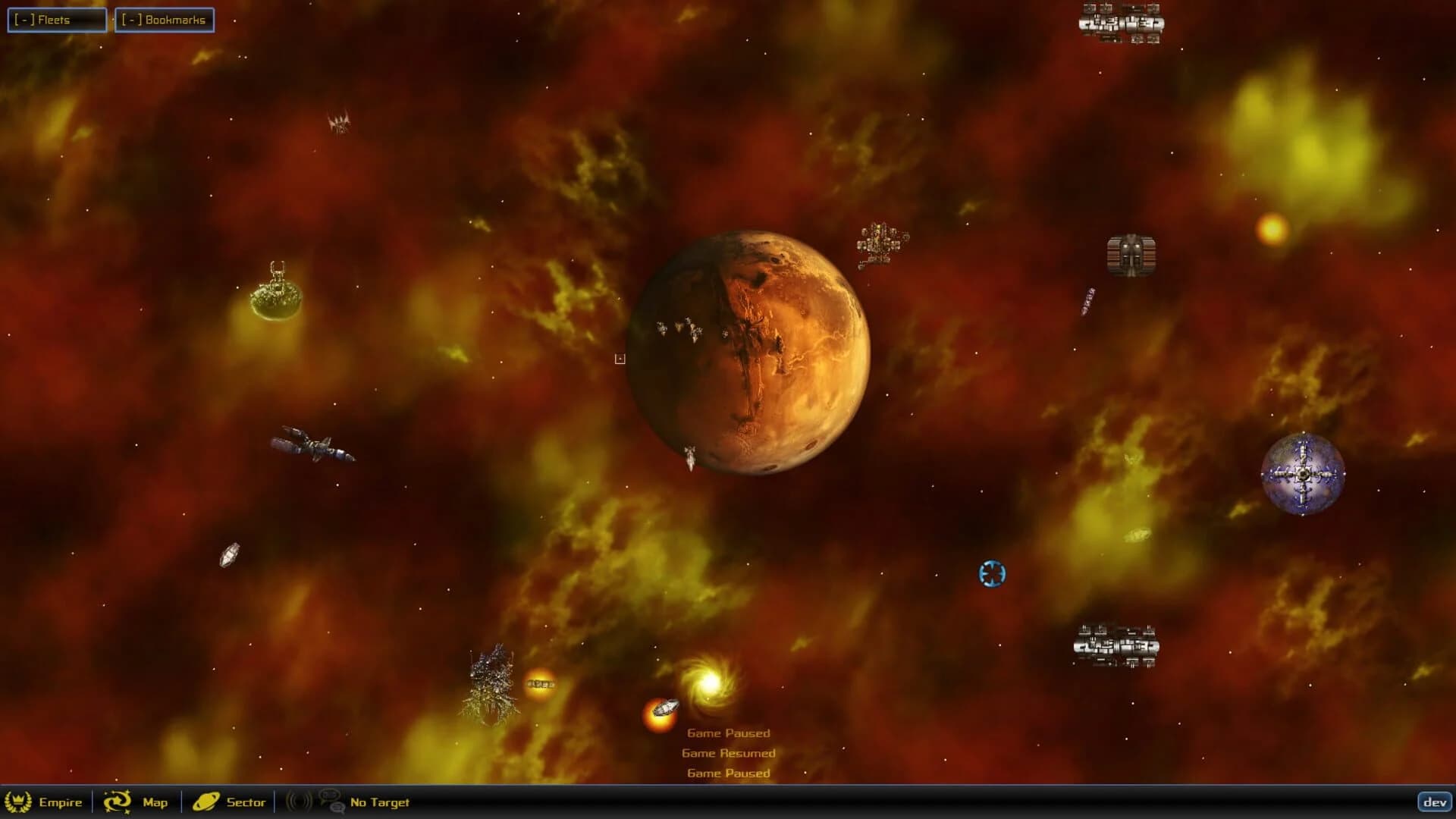1456x819 pixels.
Task: Select the green mossy planet on the left
Action: (277, 300)
